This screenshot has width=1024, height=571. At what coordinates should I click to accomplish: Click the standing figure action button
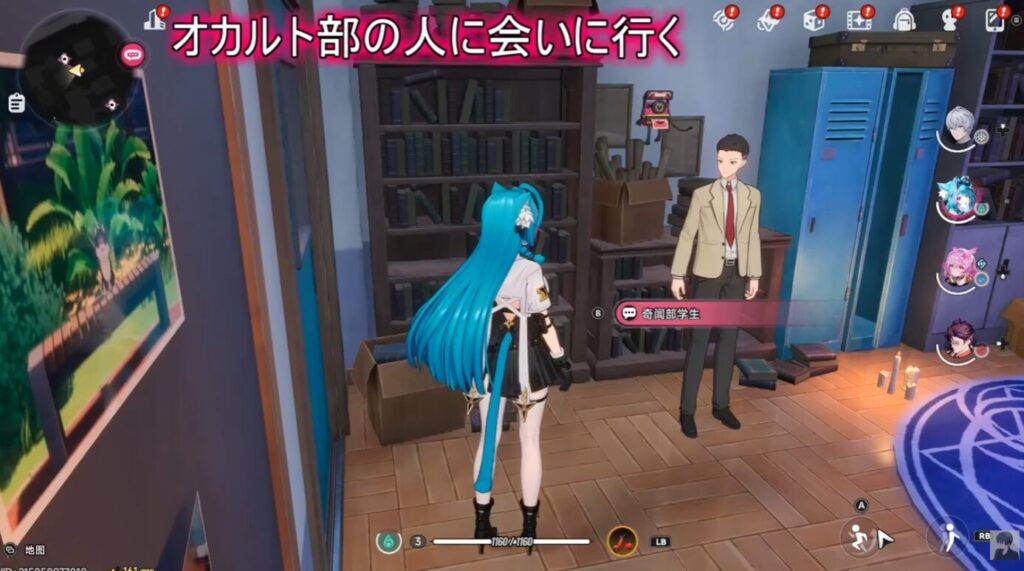point(945,538)
